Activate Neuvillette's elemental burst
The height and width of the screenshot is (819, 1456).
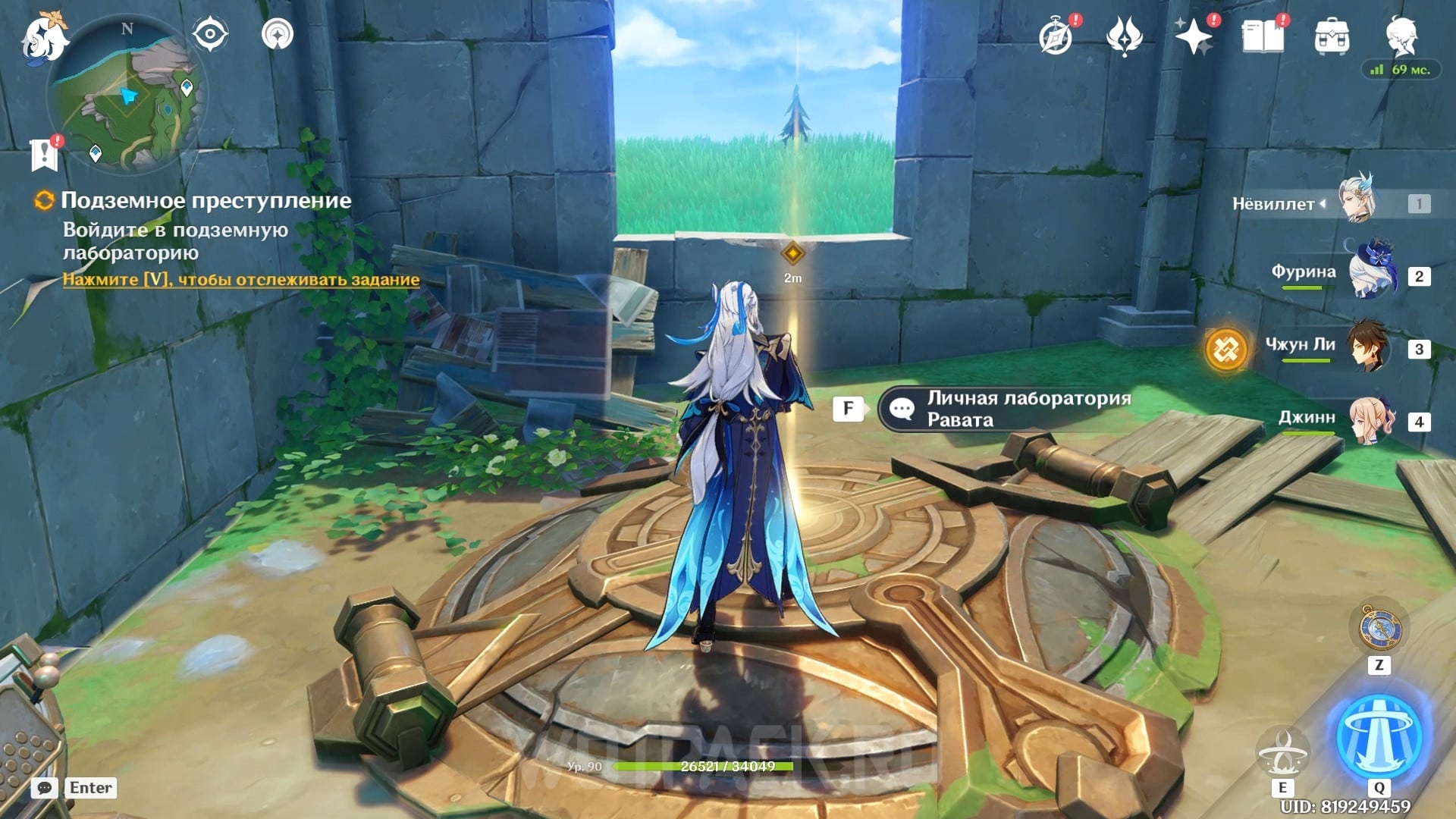(1379, 736)
